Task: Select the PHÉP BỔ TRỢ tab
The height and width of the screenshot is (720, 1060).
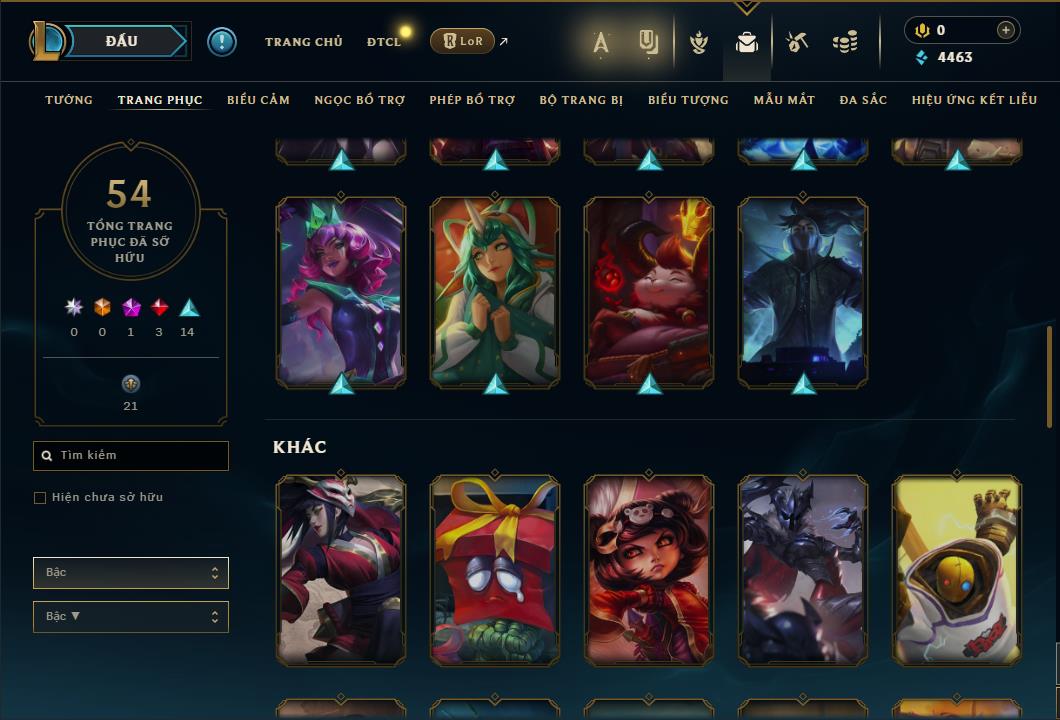Action: point(472,100)
